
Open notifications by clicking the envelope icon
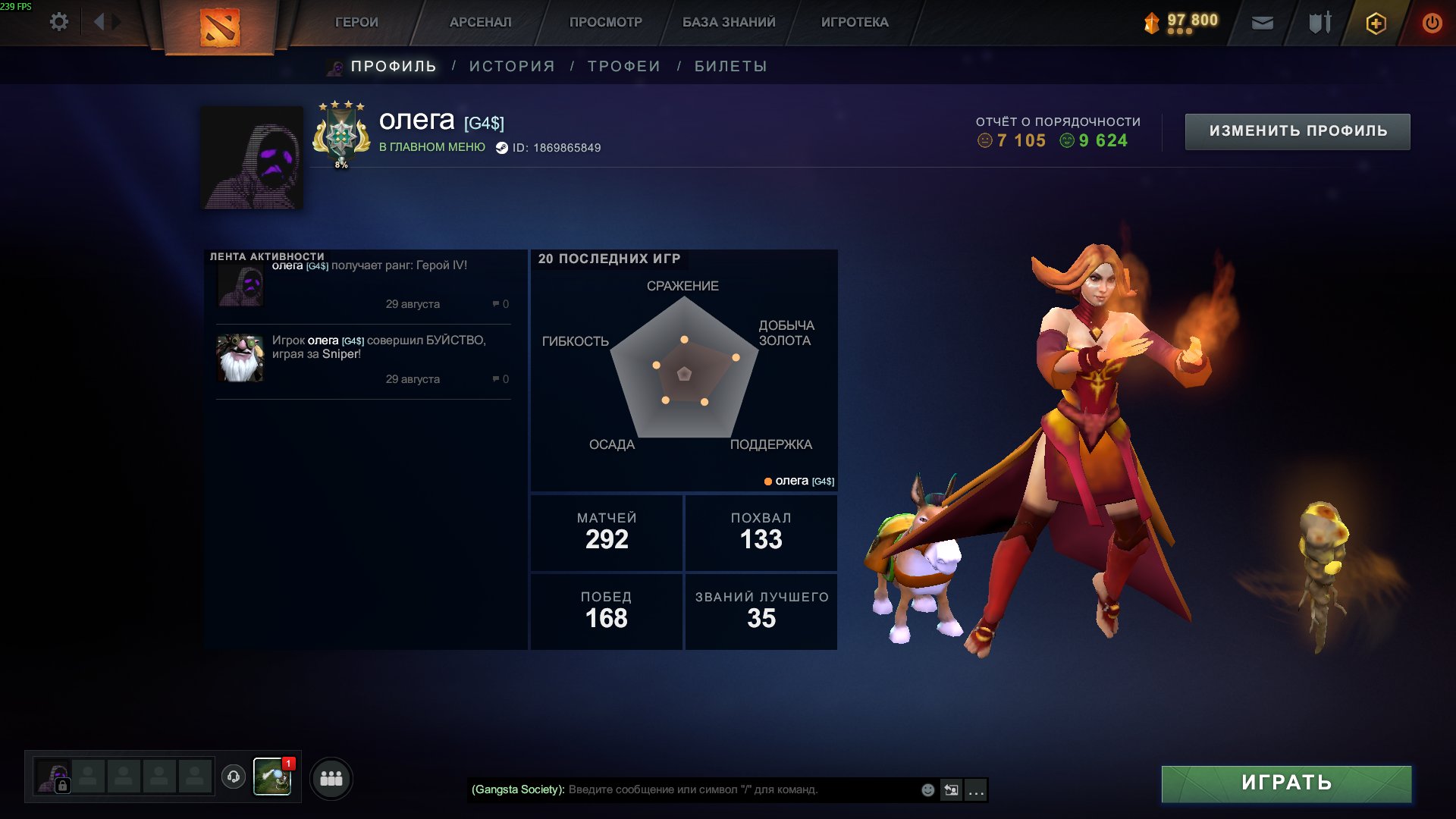(x=1263, y=23)
